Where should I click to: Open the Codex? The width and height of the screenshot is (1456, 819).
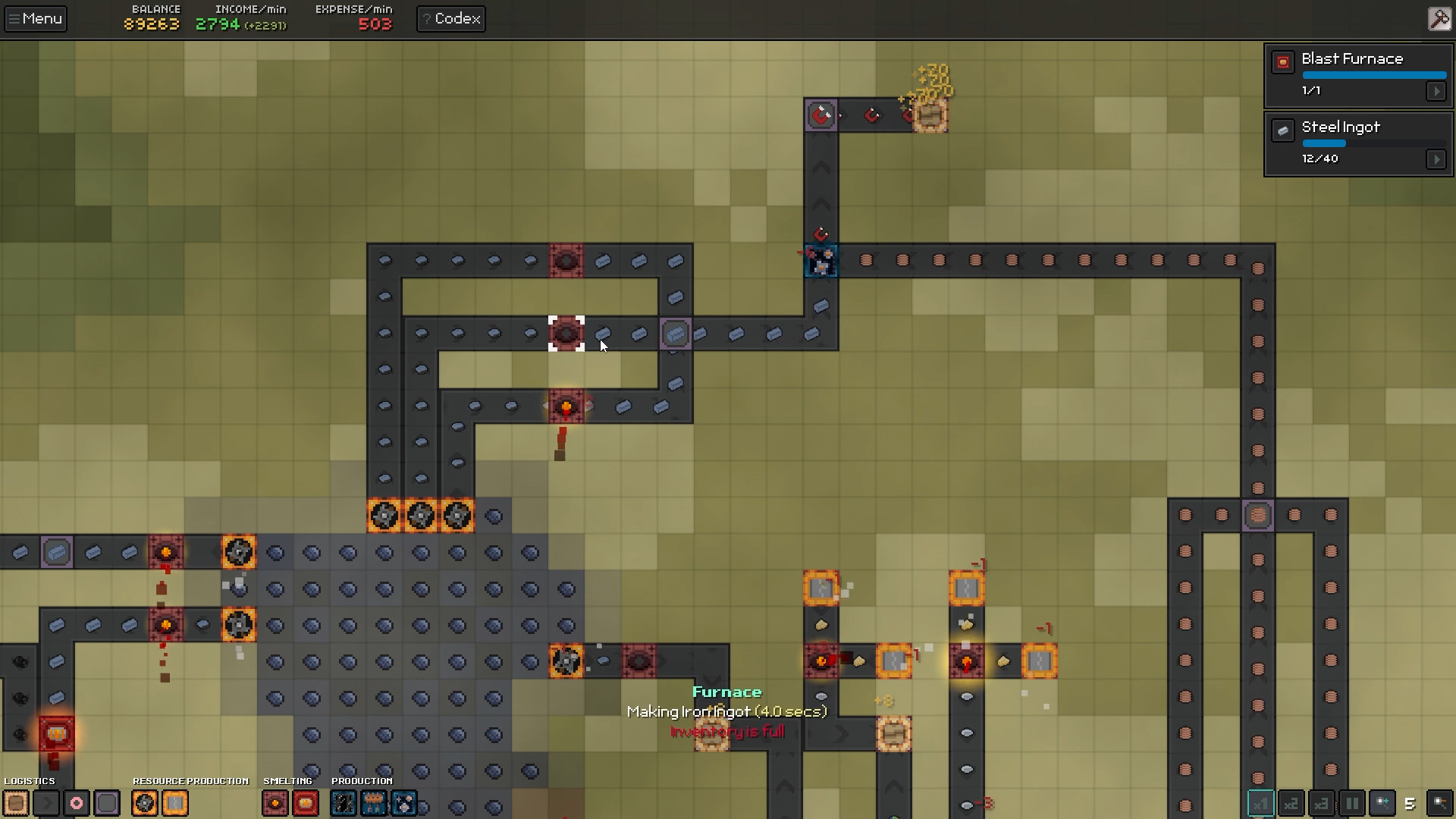coord(450,18)
